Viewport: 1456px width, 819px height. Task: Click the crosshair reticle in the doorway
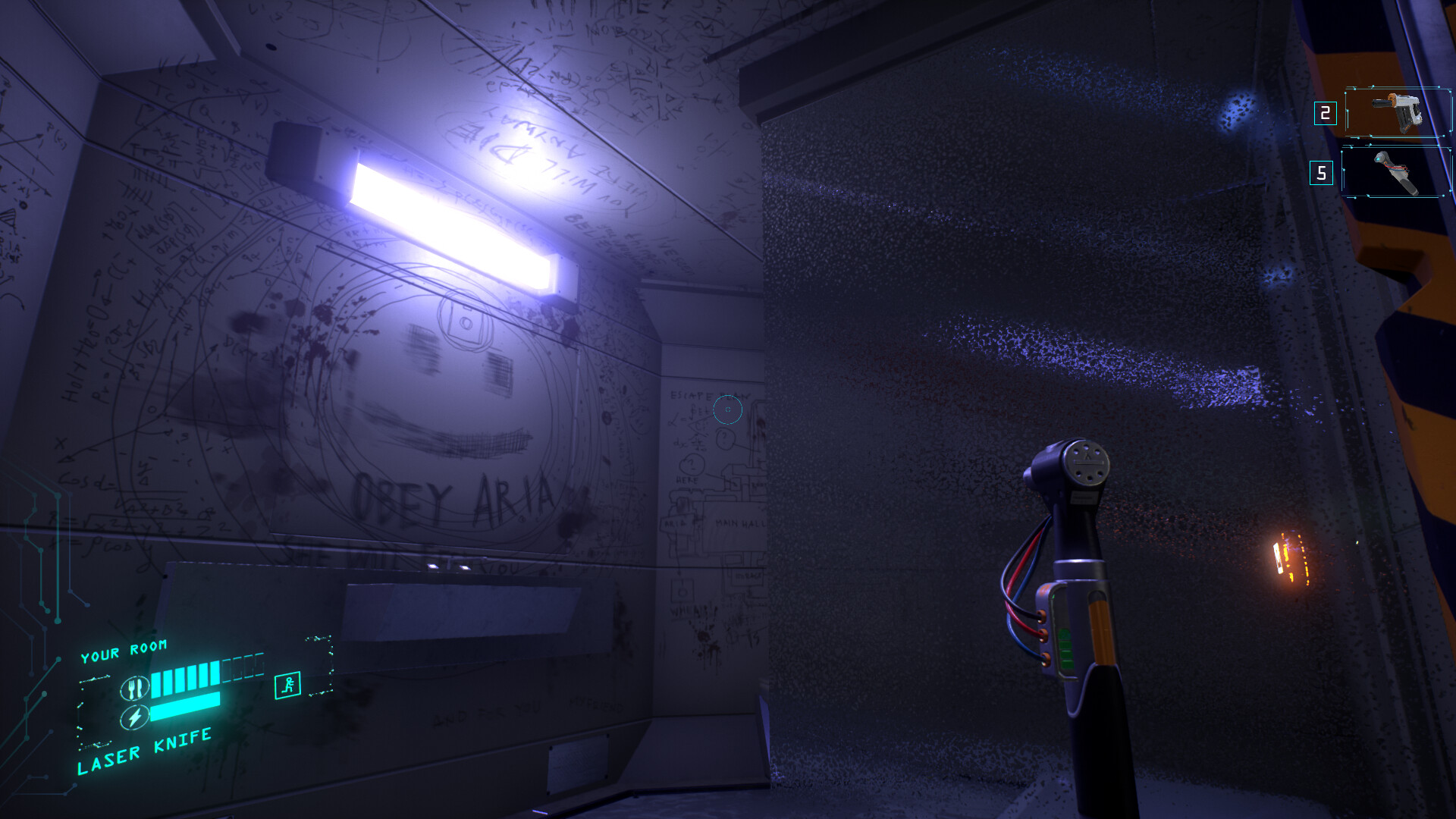(728, 409)
